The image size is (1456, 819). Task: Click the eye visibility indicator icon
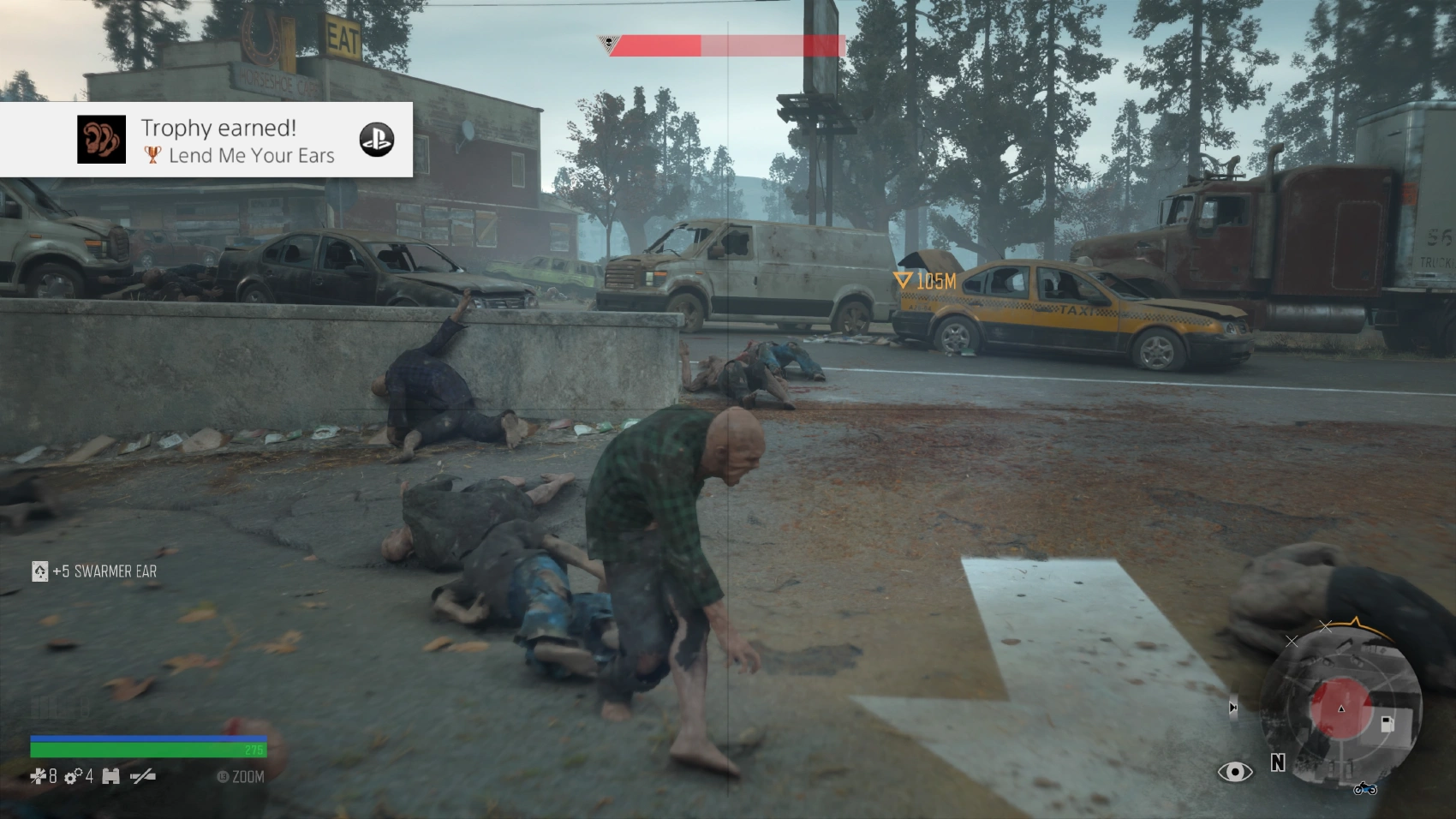coord(1234,772)
